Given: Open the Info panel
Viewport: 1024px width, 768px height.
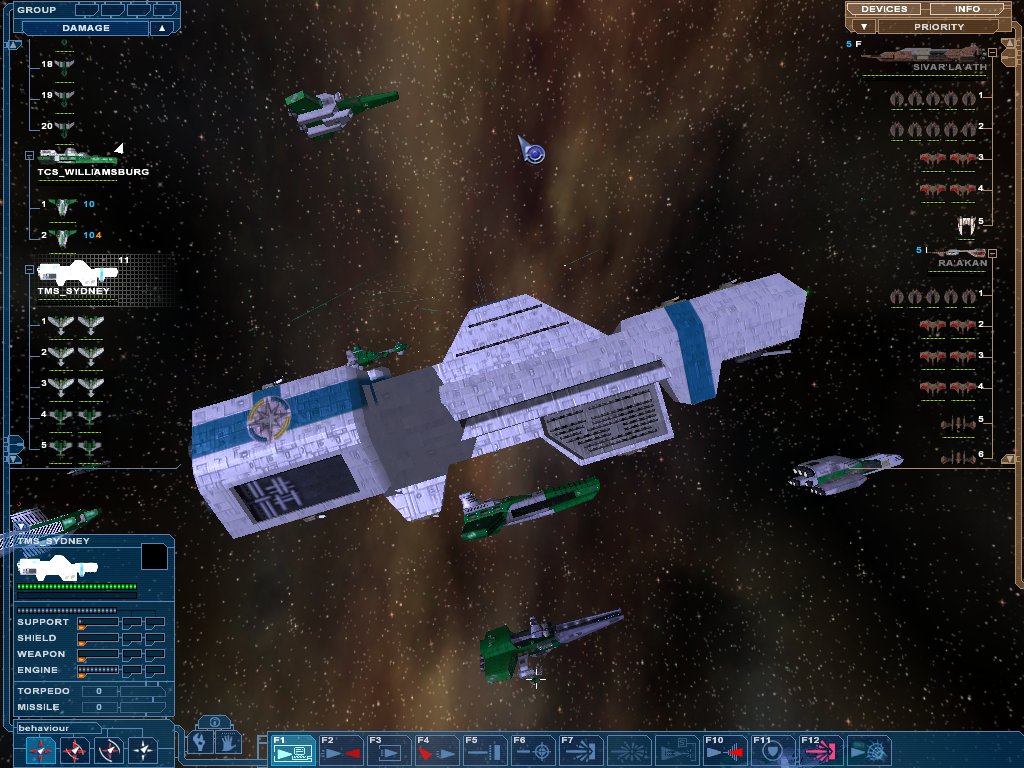Looking at the screenshot, I should coord(967,9).
